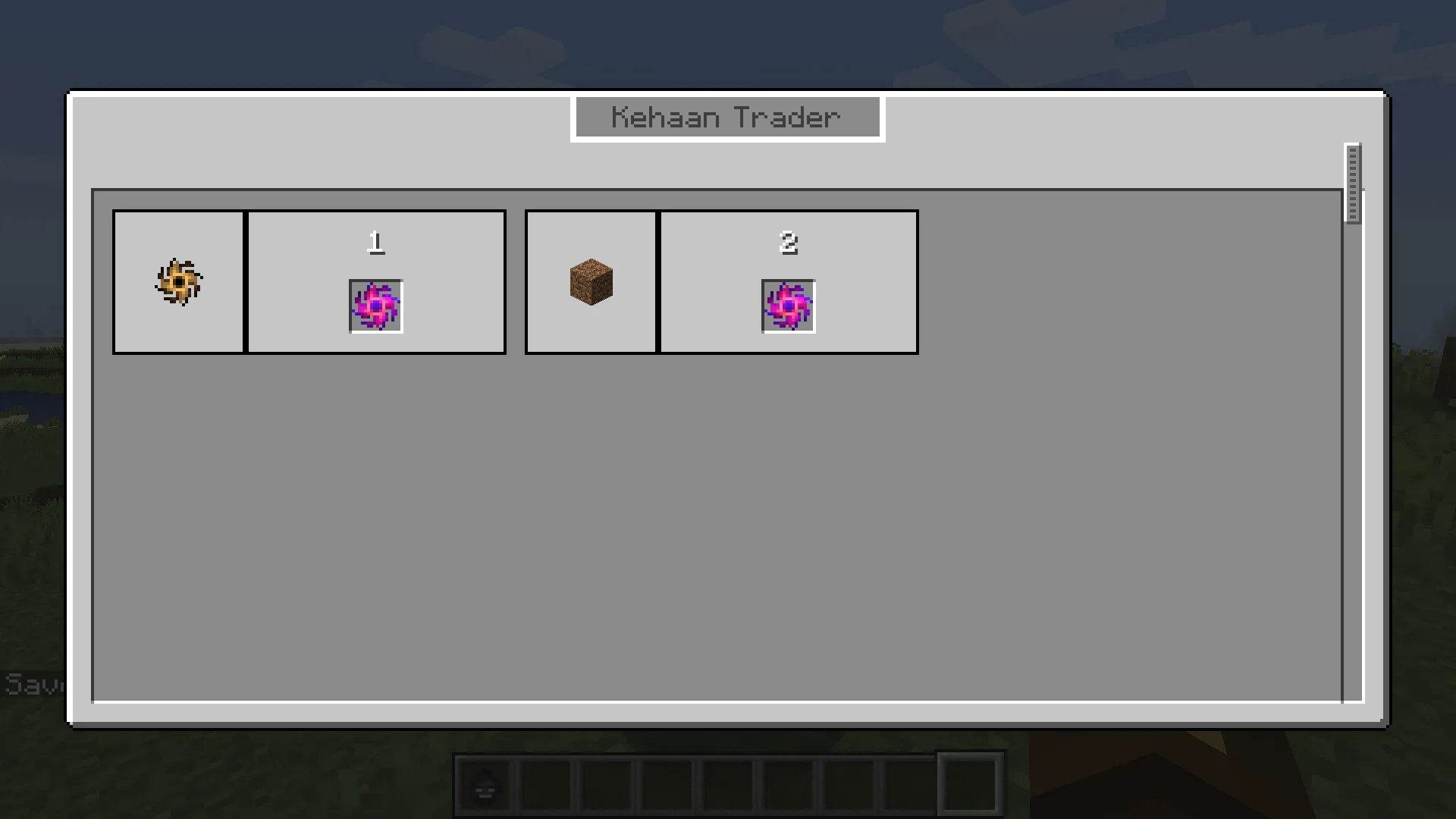The width and height of the screenshot is (1456, 819).
Task: Click the Kehaan Trader title label
Action: [726, 117]
